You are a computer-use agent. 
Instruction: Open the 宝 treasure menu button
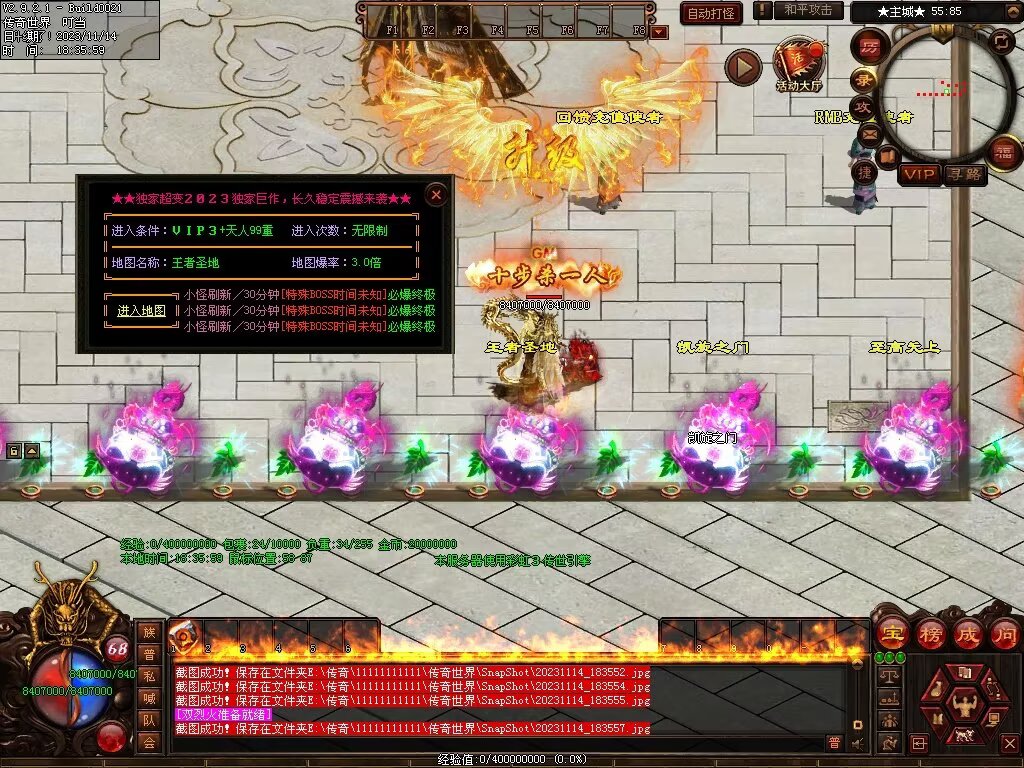point(891,634)
